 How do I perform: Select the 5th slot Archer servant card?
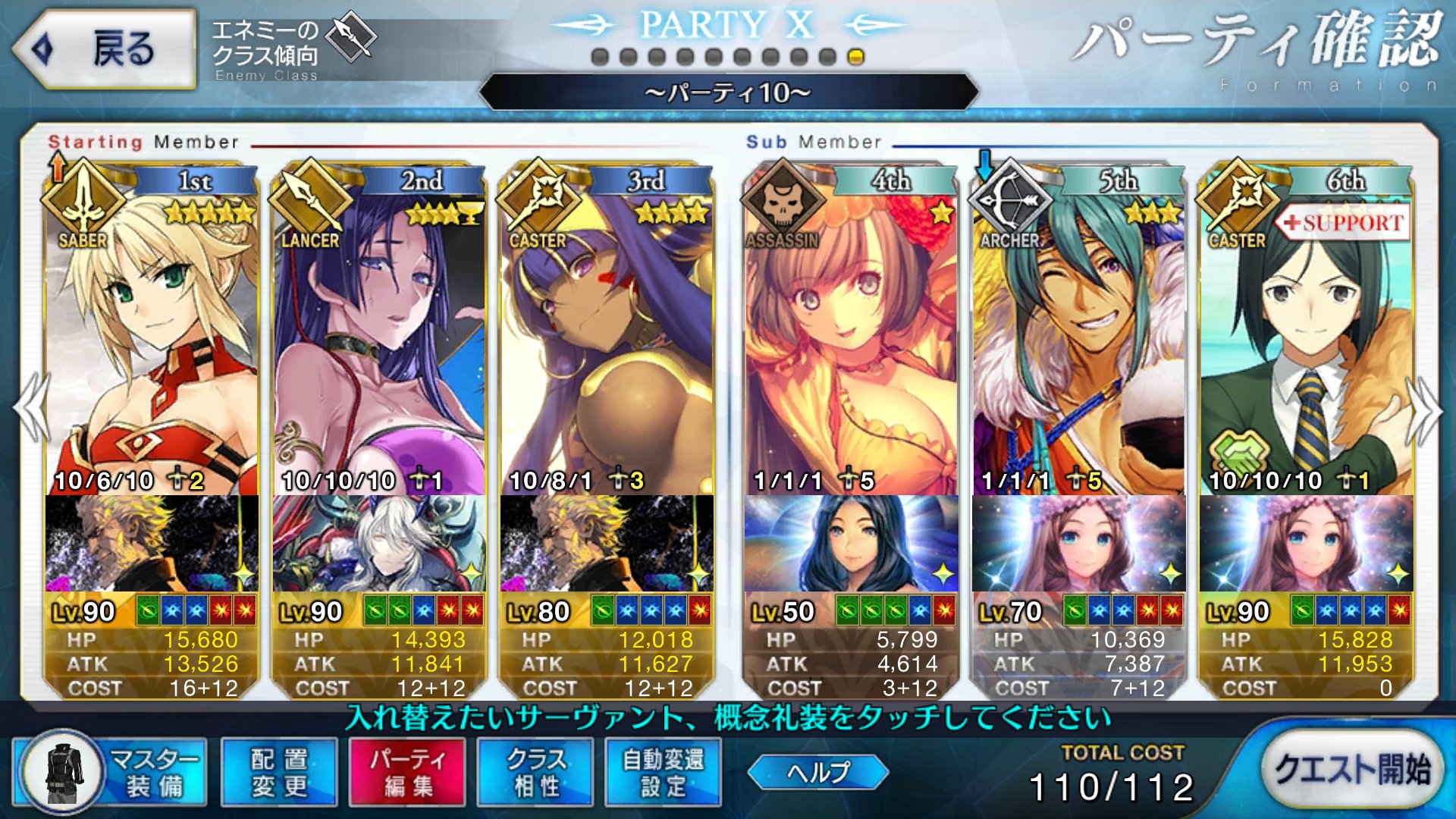pos(1078,341)
